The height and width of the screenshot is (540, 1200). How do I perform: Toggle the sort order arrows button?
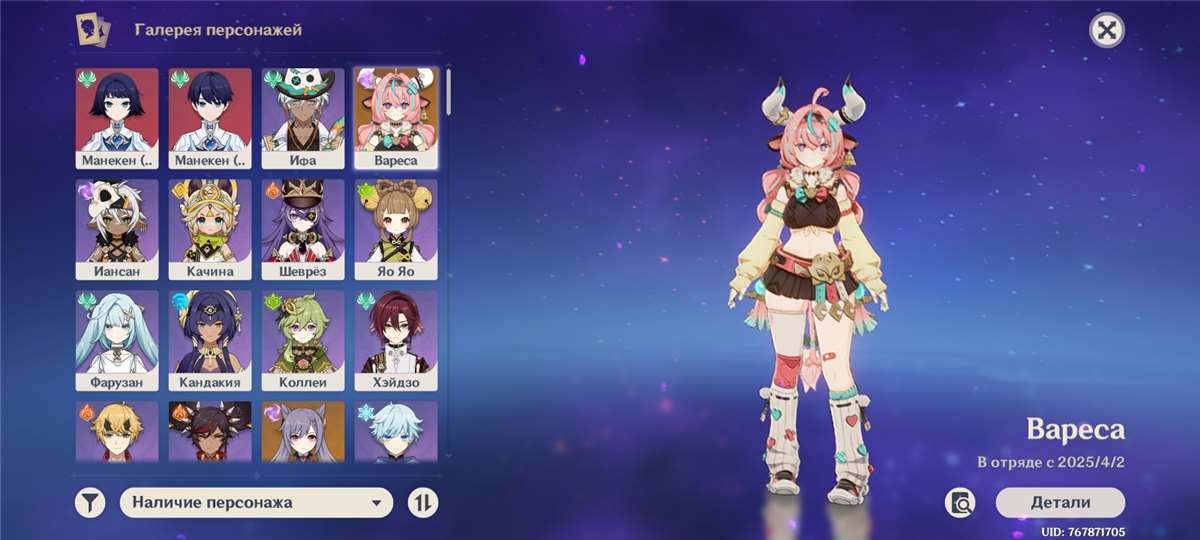point(423,502)
